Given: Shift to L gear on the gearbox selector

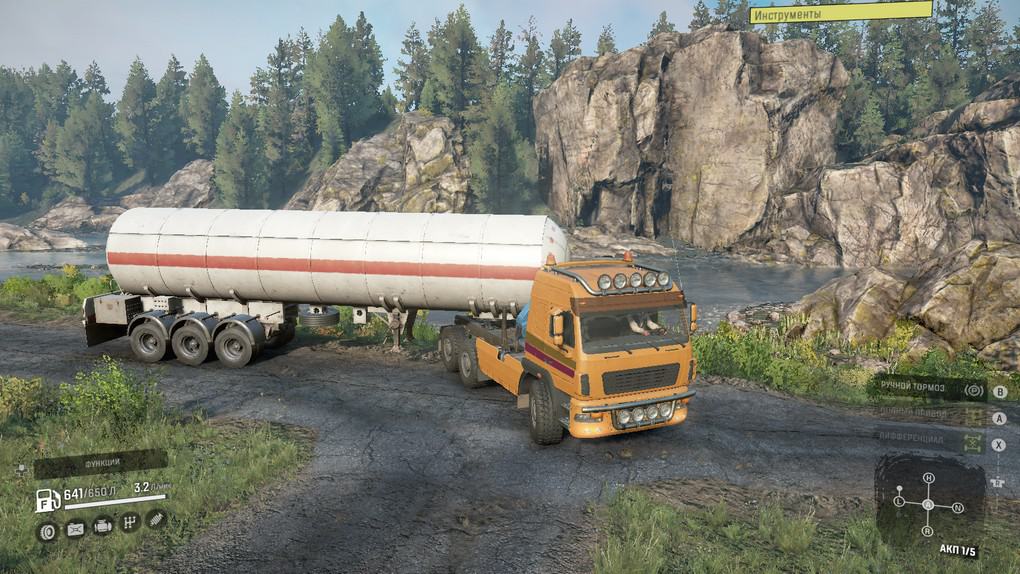Looking at the screenshot, I should click(x=899, y=500).
